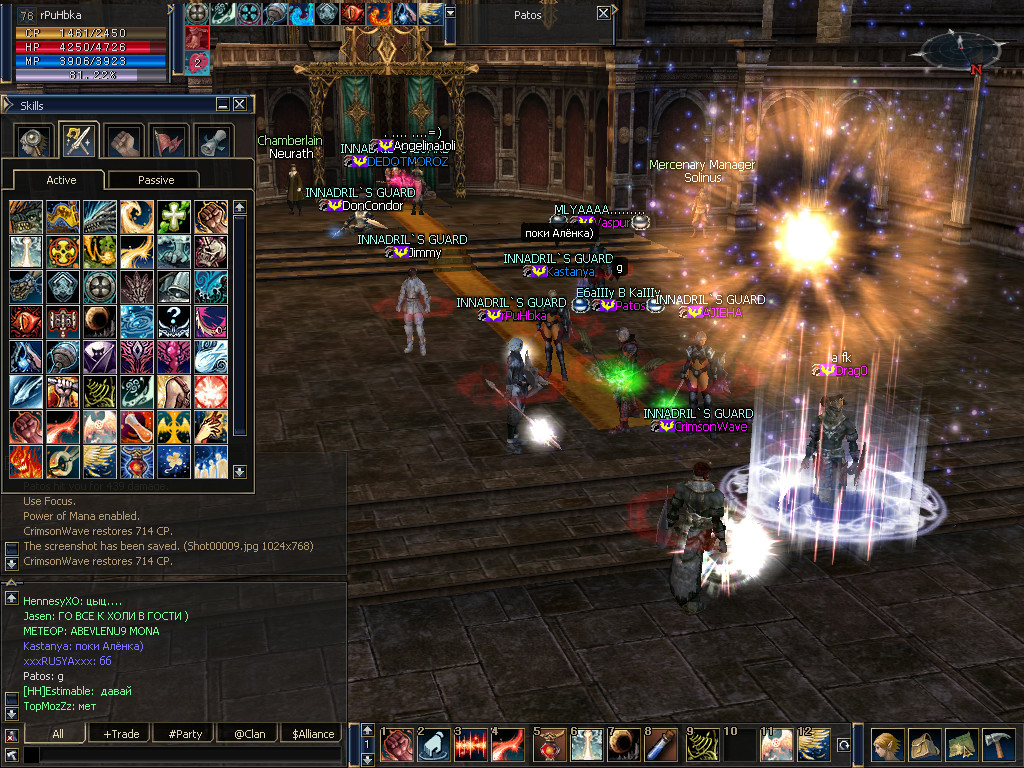The width and height of the screenshot is (1024, 768).
Task: Switch to the Passive skills tab
Action: pyautogui.click(x=155, y=180)
